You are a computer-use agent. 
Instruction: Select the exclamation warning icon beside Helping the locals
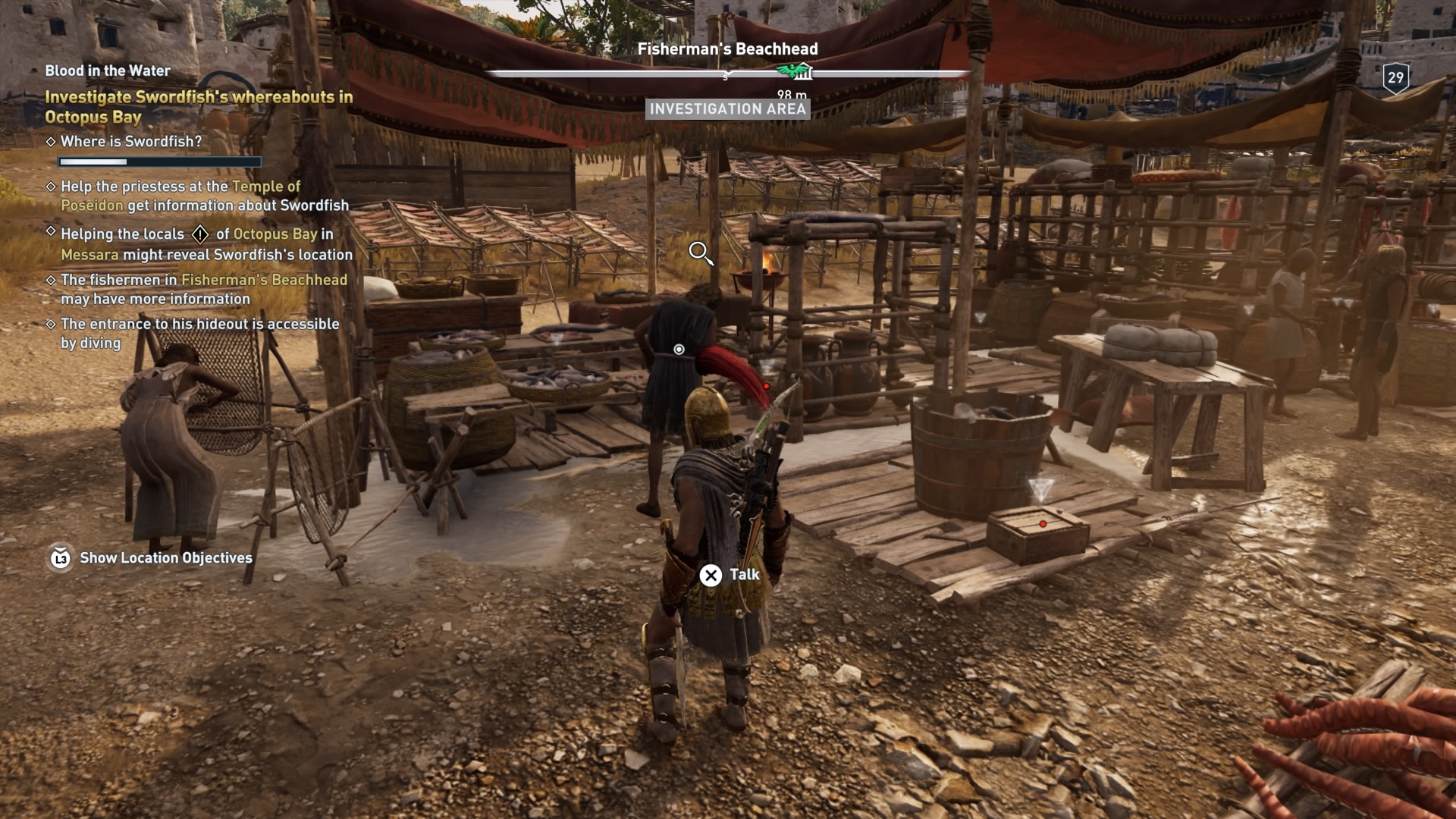200,235
